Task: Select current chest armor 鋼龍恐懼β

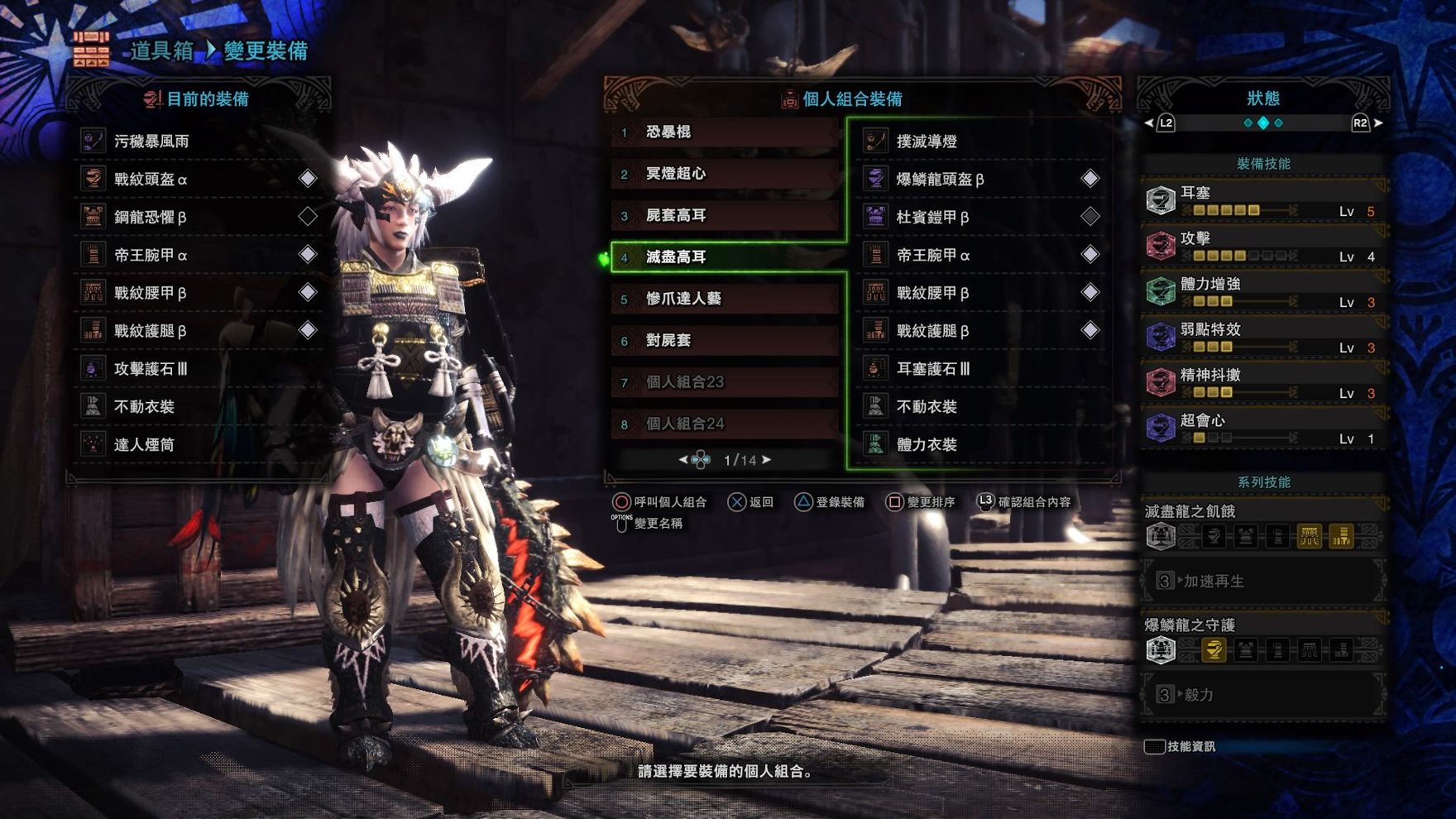Action: (199, 217)
